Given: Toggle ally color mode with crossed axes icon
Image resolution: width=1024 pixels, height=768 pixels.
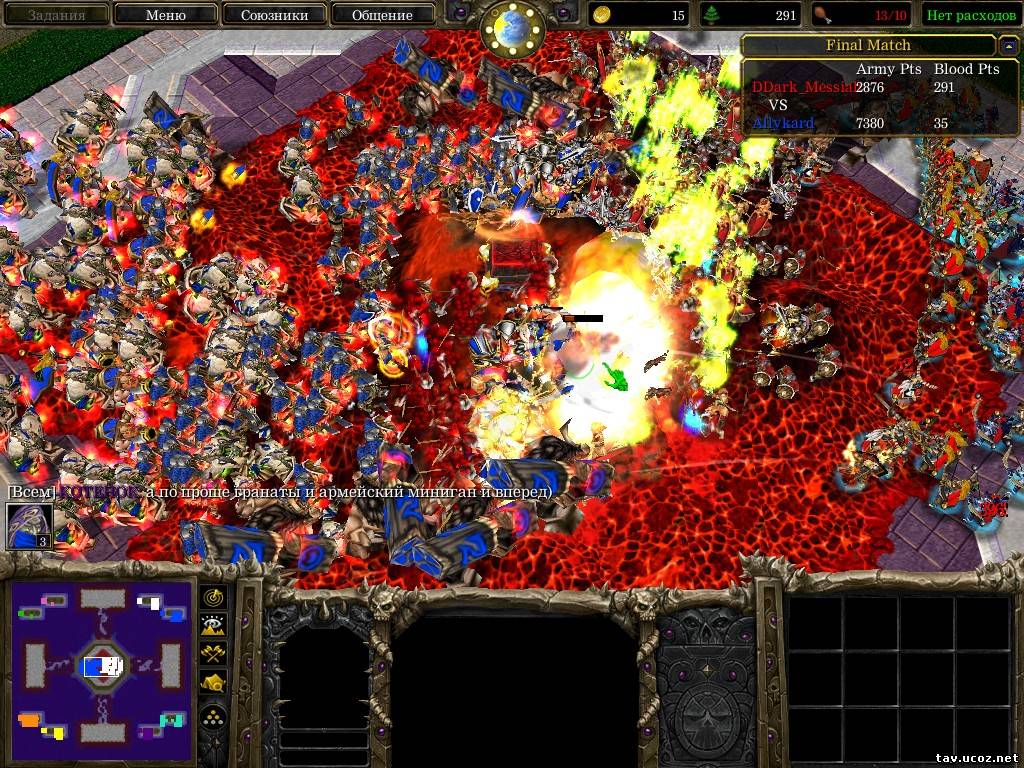Looking at the screenshot, I should coord(213,654).
